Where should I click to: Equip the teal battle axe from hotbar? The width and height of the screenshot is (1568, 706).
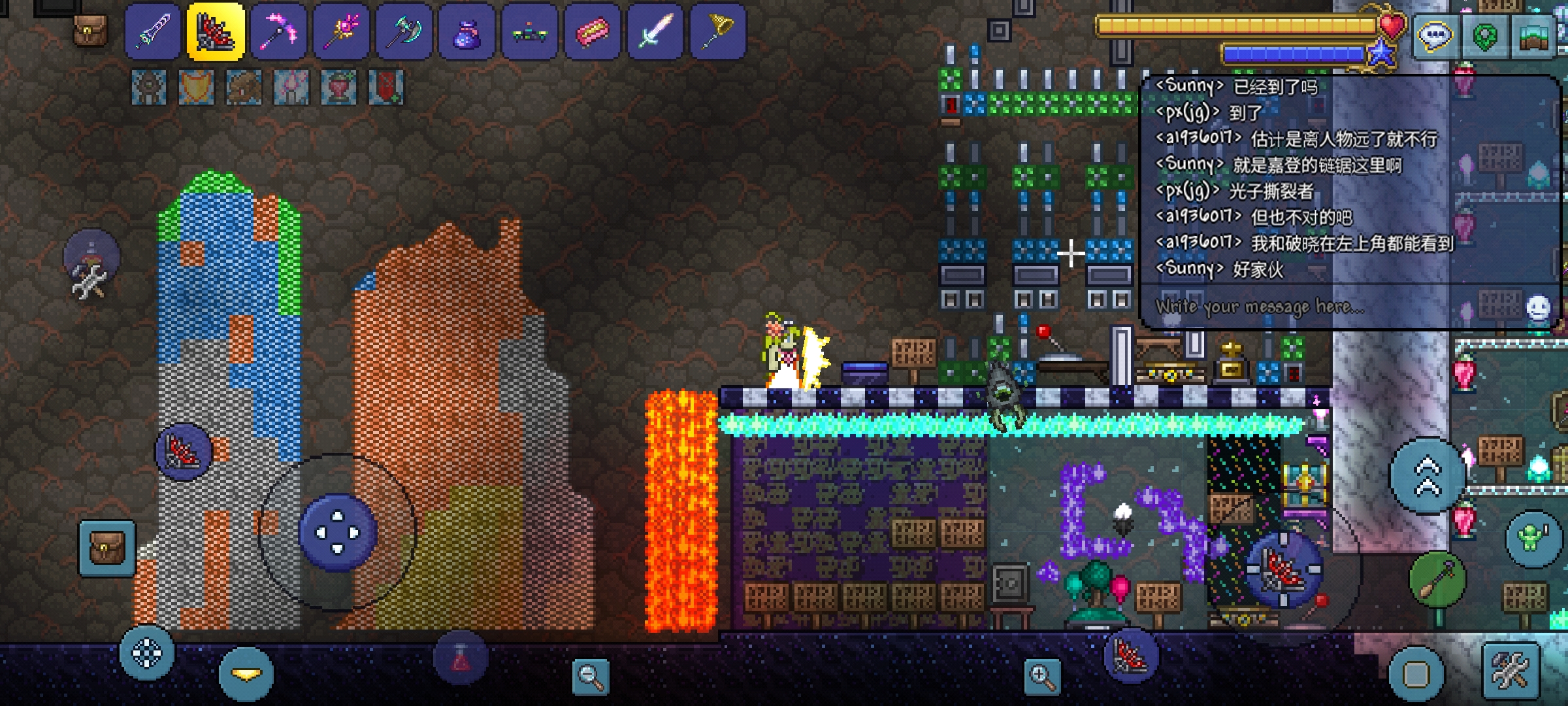pyautogui.click(x=404, y=31)
